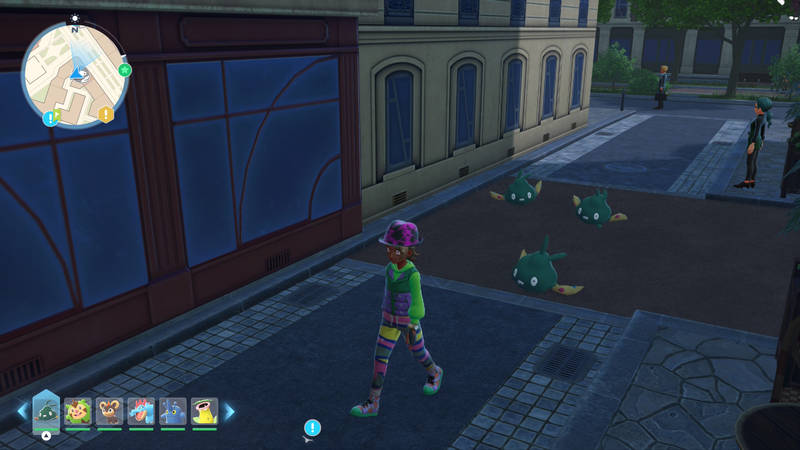Image resolution: width=800 pixels, height=450 pixels.
Task: Click the yellow hexagon exclamation map marker
Action: [x=106, y=114]
